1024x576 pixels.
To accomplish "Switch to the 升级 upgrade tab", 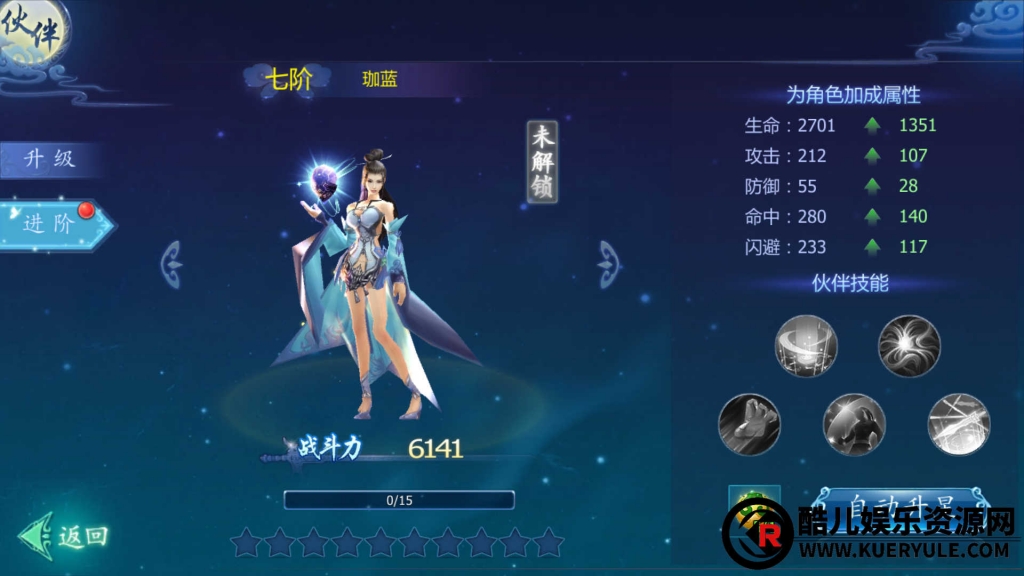I will tap(50, 159).
